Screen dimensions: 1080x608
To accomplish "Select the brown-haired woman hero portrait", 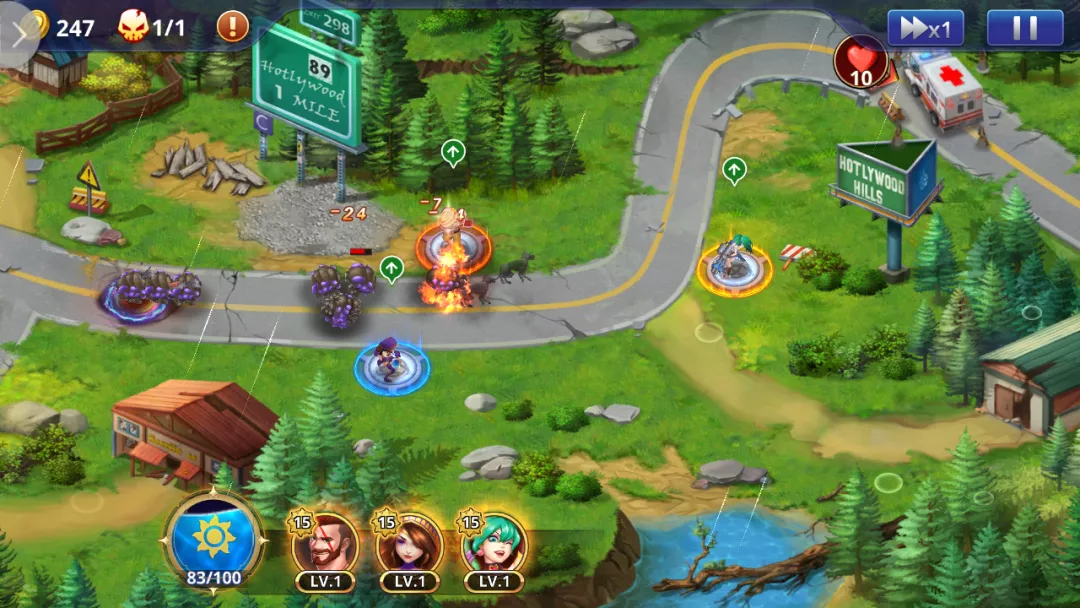I will (x=409, y=546).
